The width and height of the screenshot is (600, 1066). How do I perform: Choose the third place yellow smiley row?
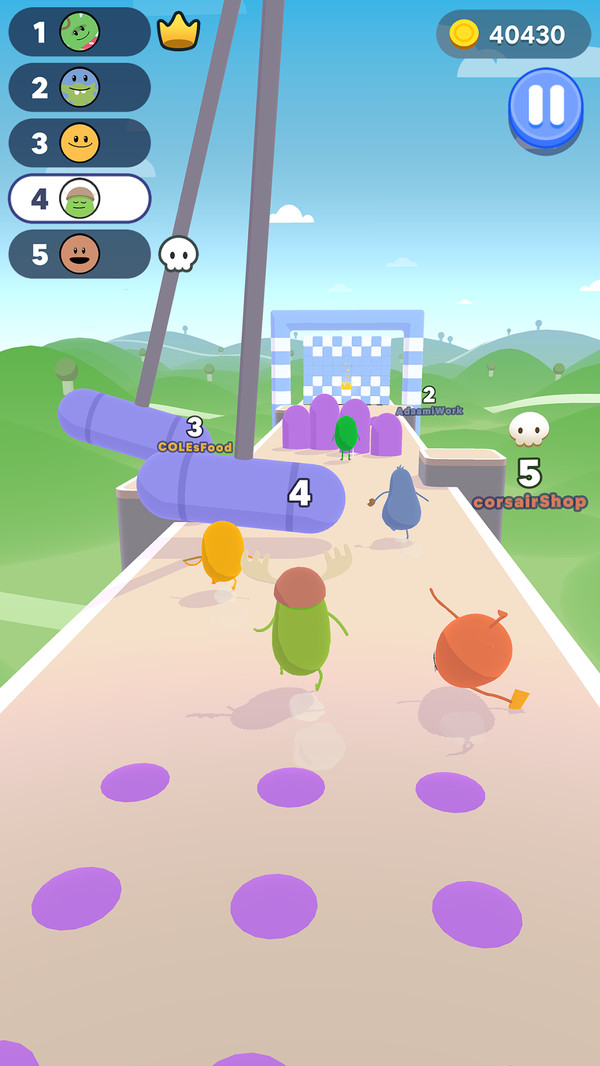coord(80,143)
